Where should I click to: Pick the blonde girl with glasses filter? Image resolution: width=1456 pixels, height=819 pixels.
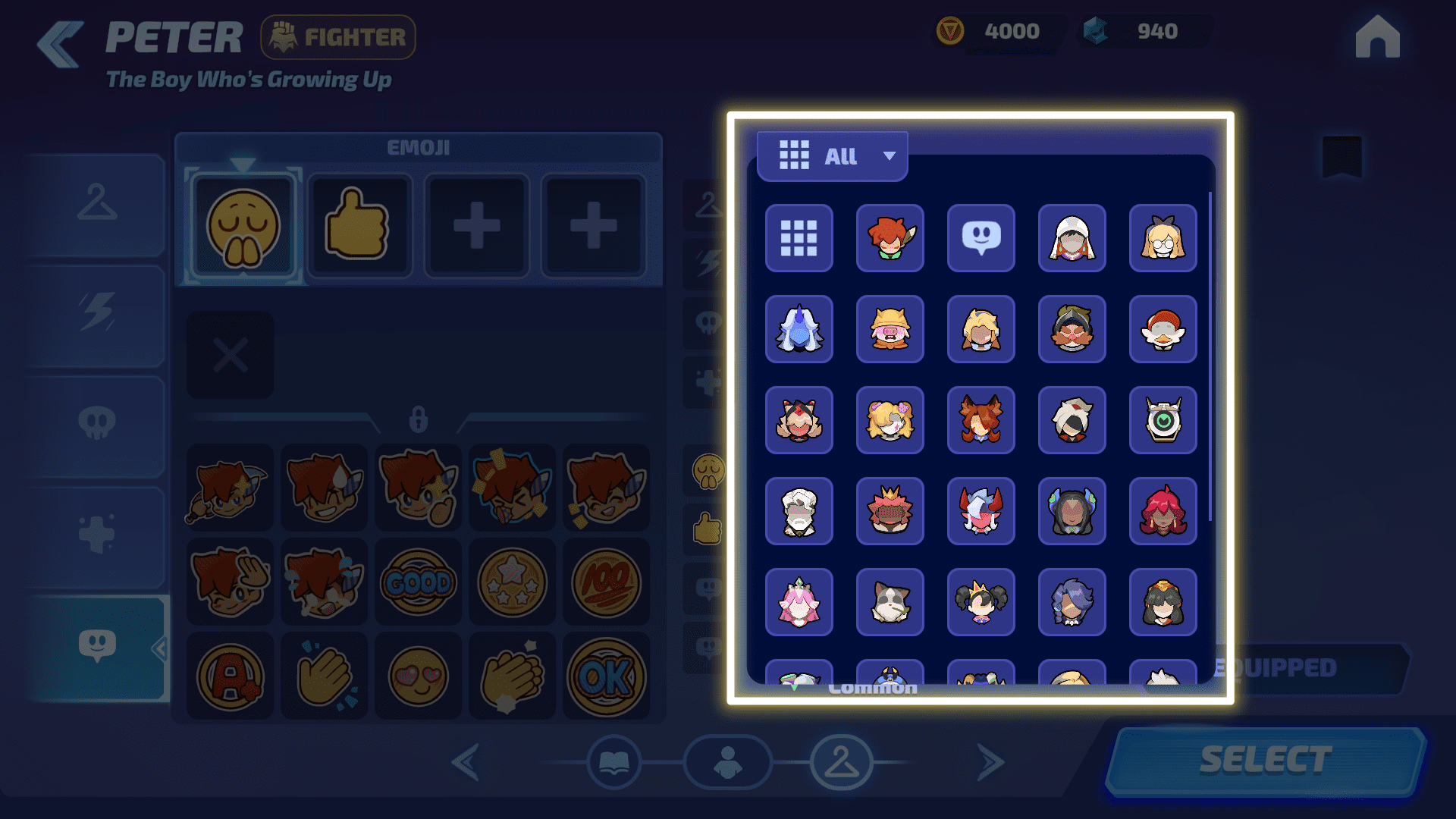pos(1163,238)
